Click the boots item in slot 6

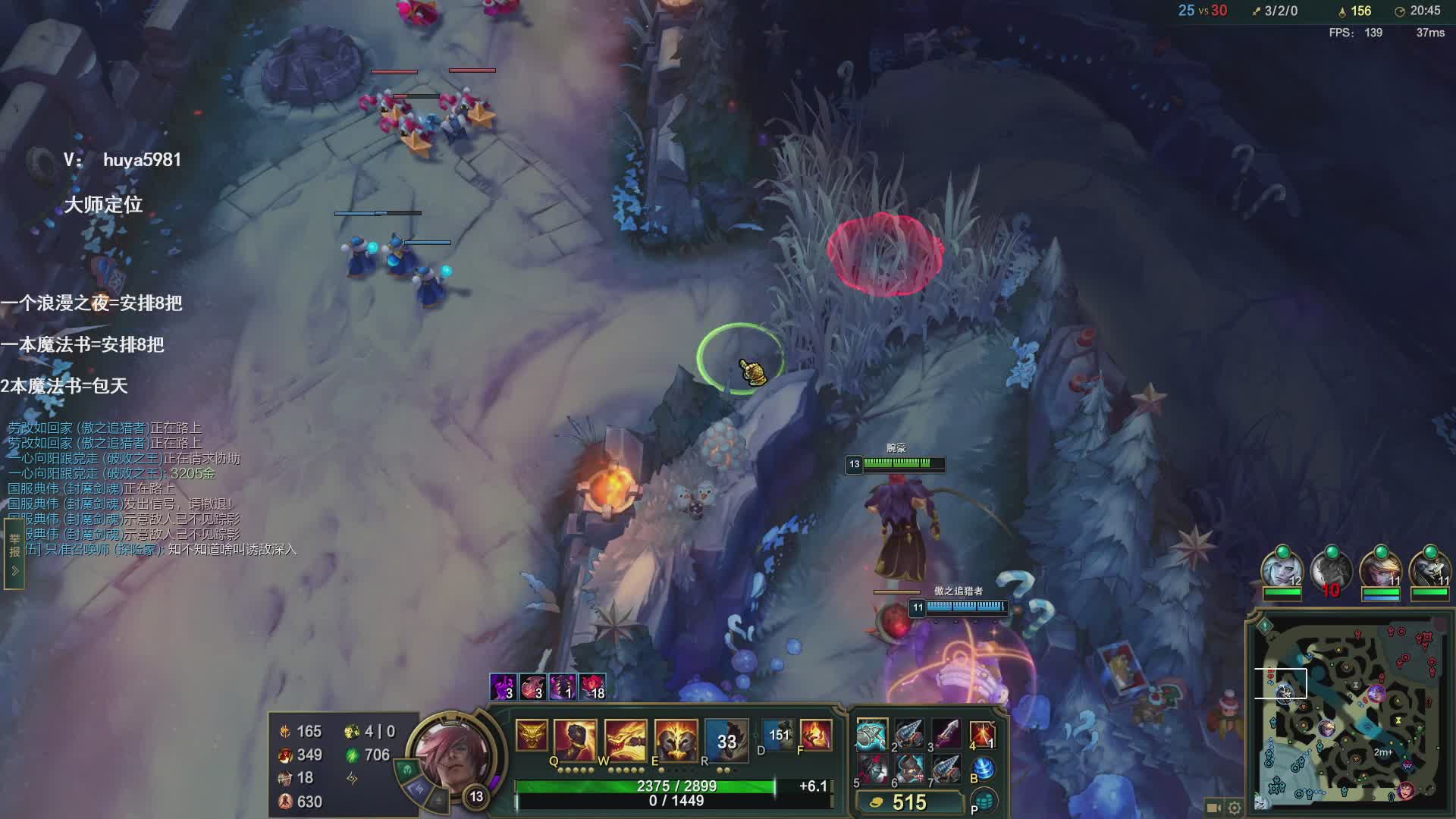point(908,770)
